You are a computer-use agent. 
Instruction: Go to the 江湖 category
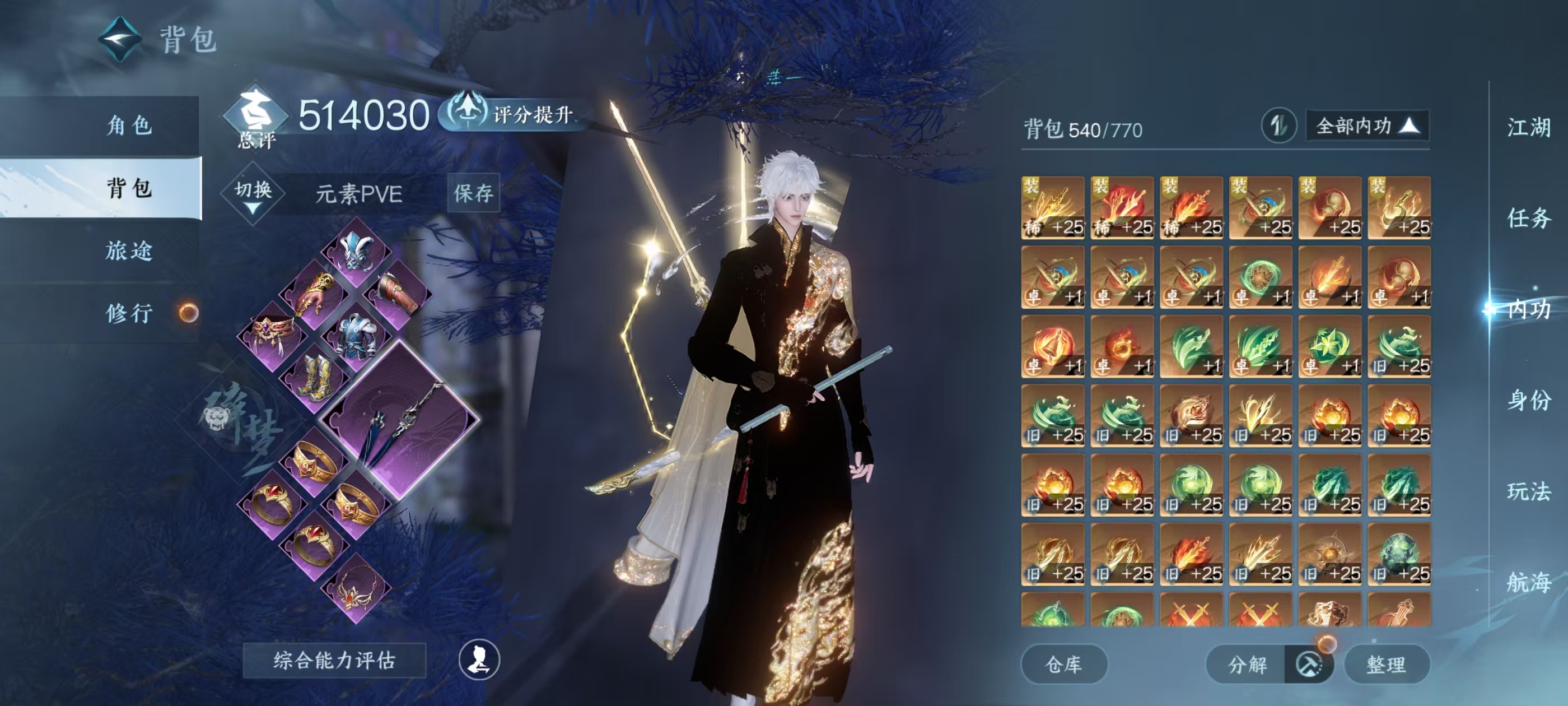[x=1528, y=128]
